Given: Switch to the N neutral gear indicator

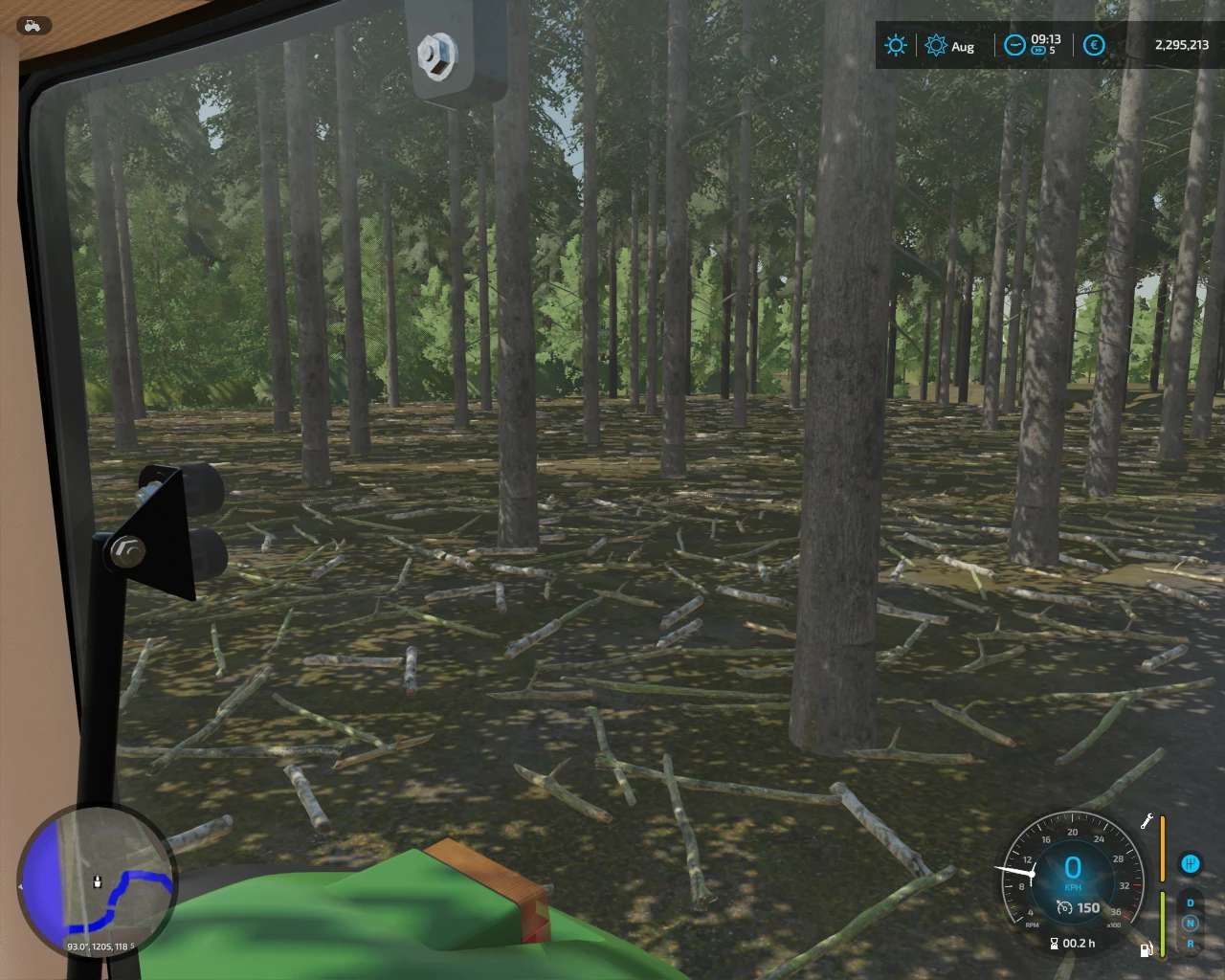Looking at the screenshot, I should pos(1190,923).
